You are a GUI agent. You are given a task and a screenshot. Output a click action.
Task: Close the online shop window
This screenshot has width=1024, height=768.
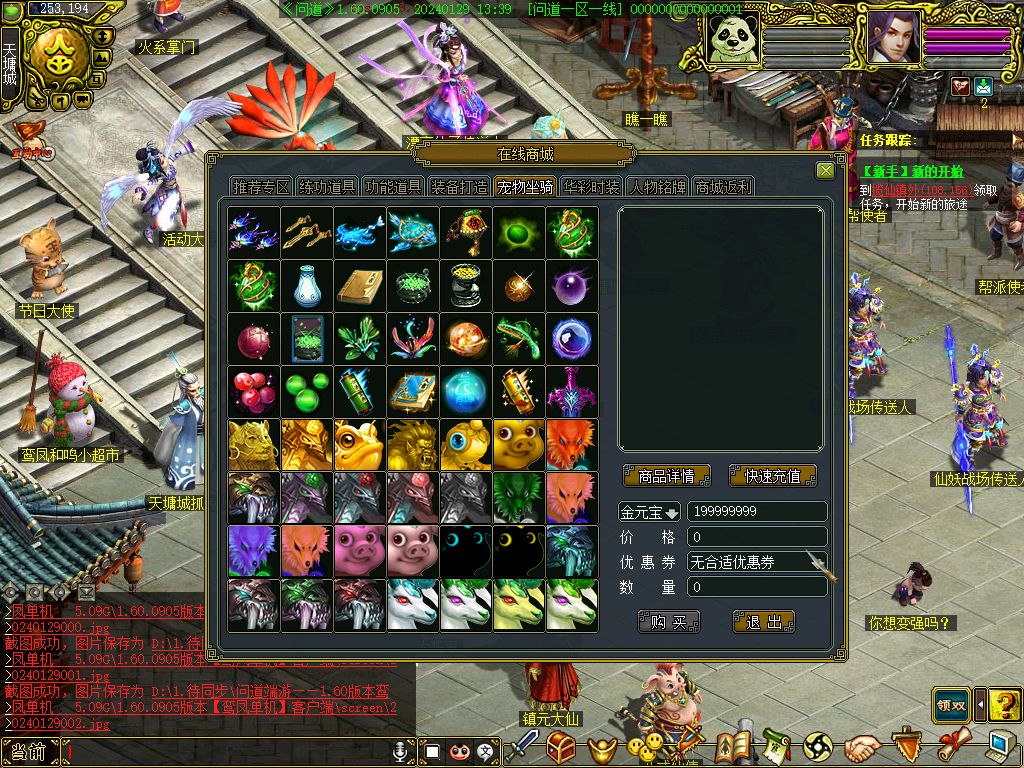tap(825, 171)
